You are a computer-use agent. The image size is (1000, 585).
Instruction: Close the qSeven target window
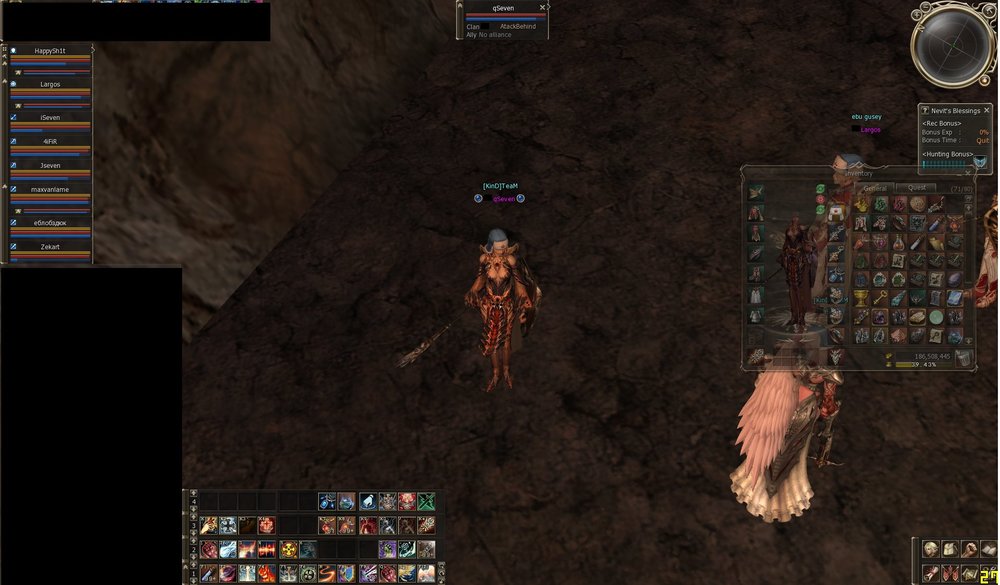tap(543, 7)
